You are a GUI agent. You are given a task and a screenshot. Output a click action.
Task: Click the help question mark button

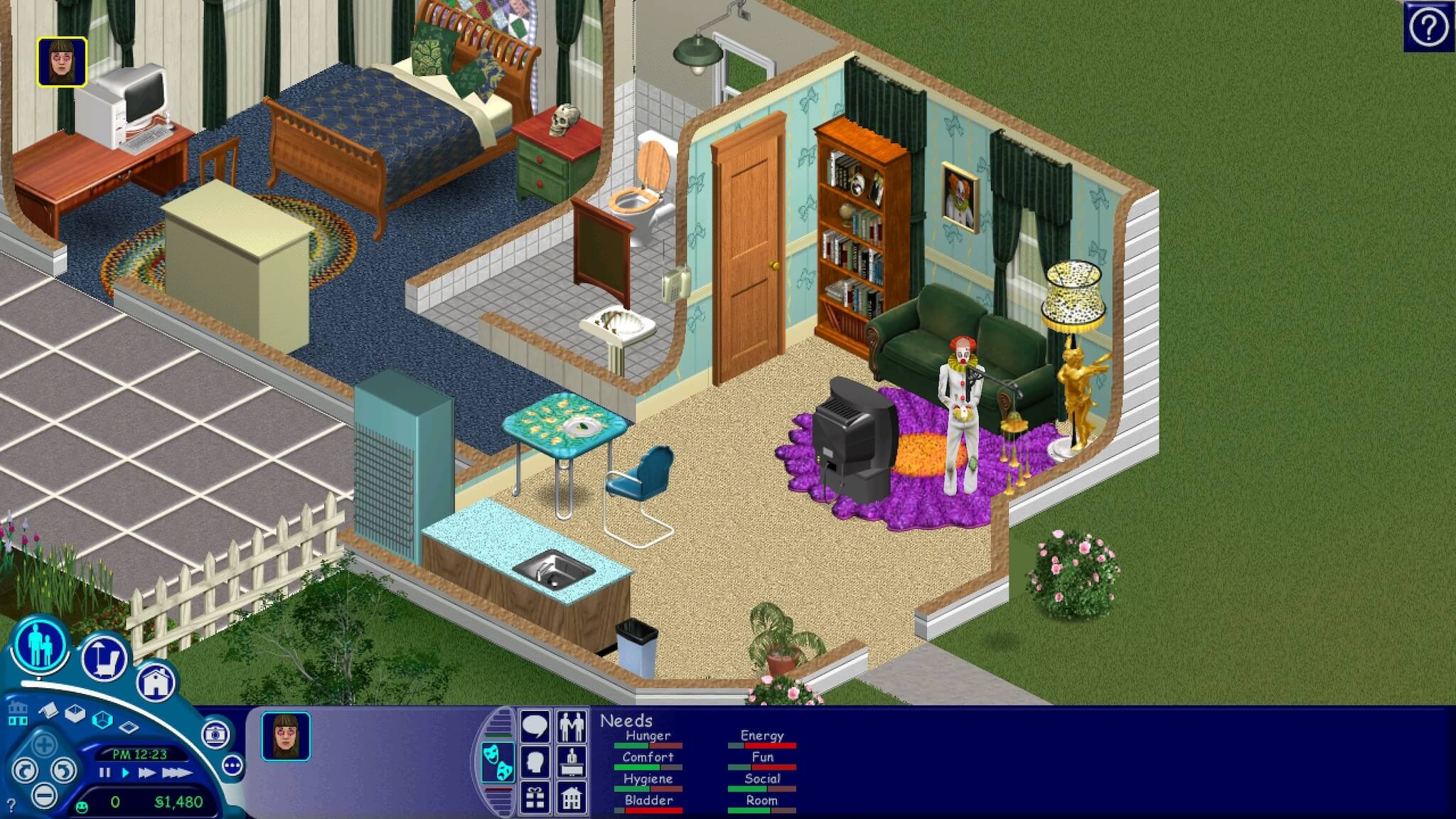[1429, 26]
